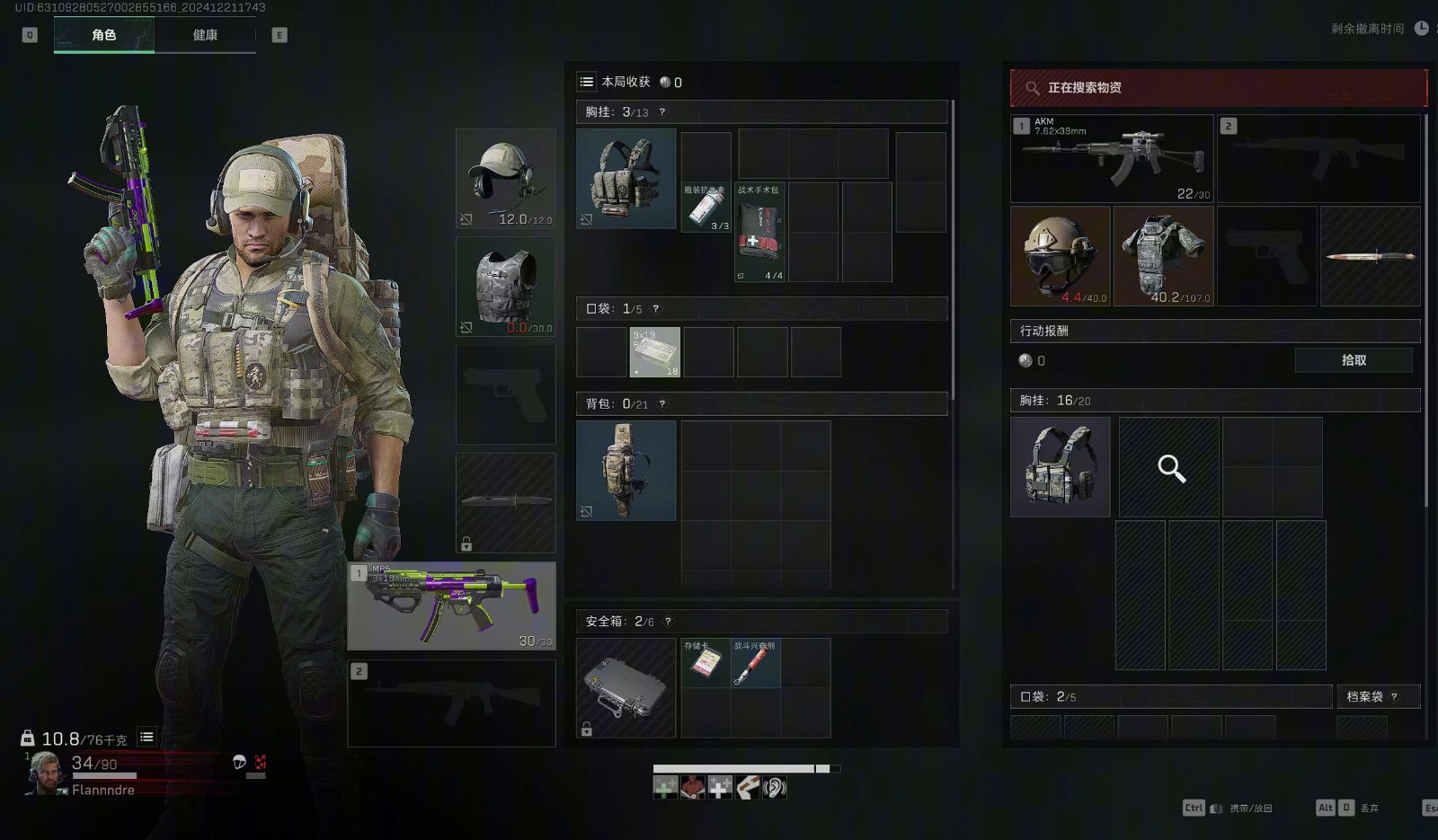Choose the looted combat knife slot

[1371, 256]
